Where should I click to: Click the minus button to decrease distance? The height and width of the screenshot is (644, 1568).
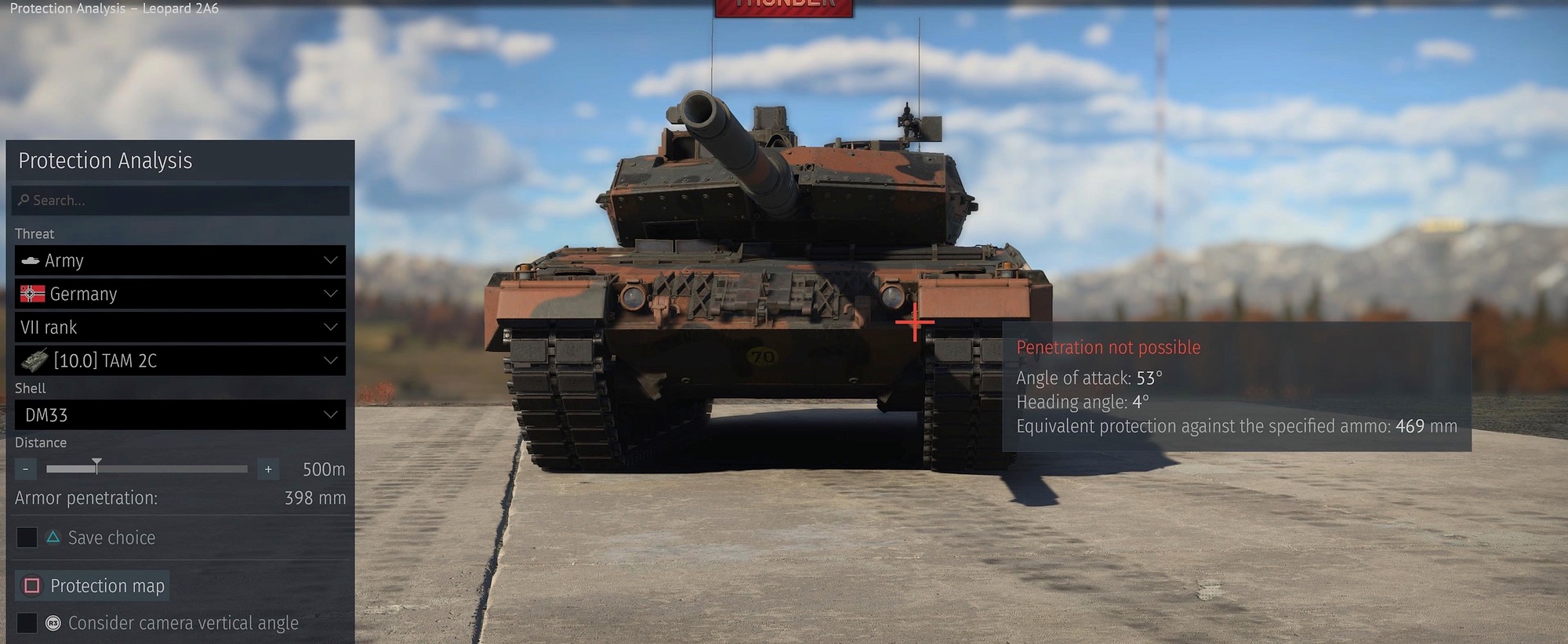click(25, 469)
